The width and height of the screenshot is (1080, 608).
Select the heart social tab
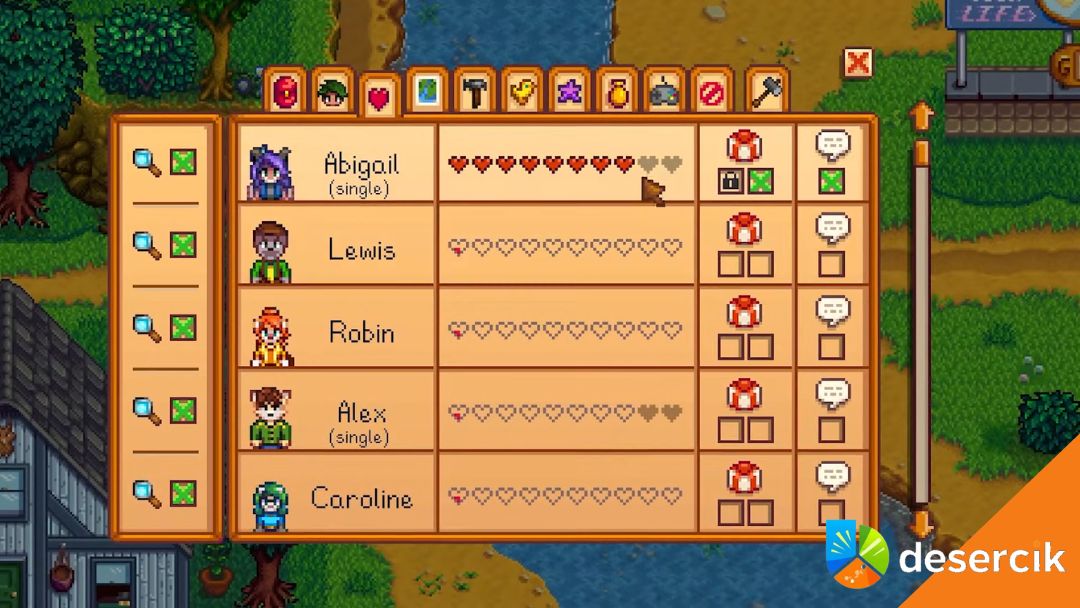point(380,96)
